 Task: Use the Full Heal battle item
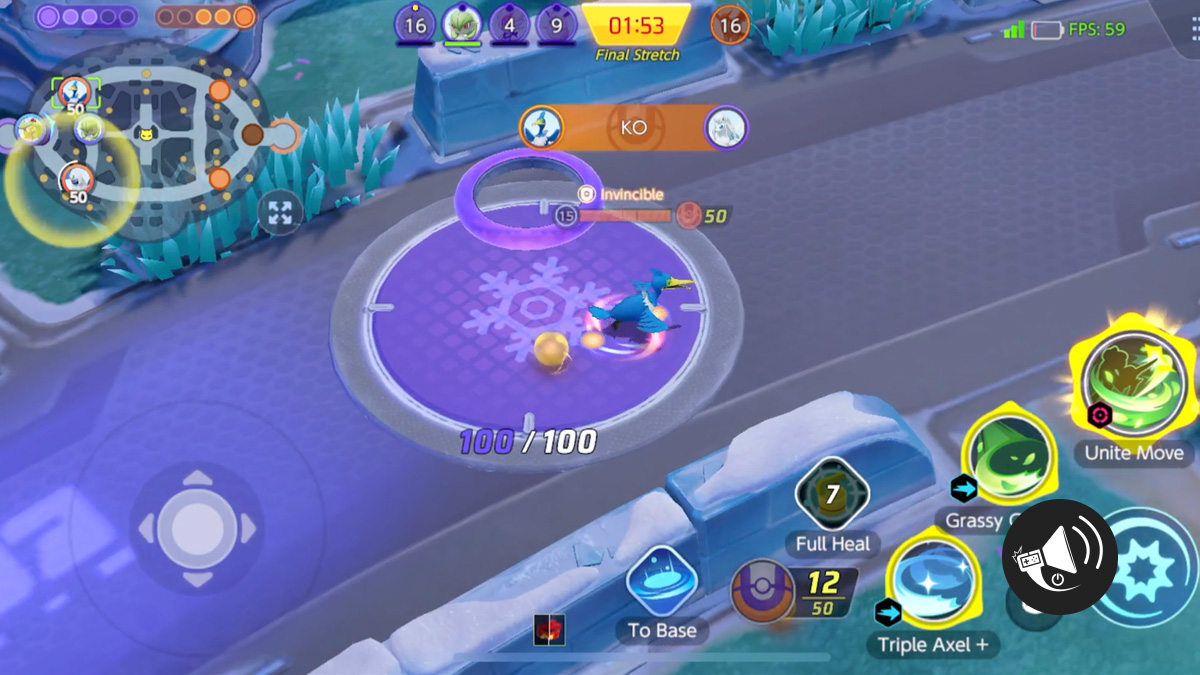[x=832, y=495]
